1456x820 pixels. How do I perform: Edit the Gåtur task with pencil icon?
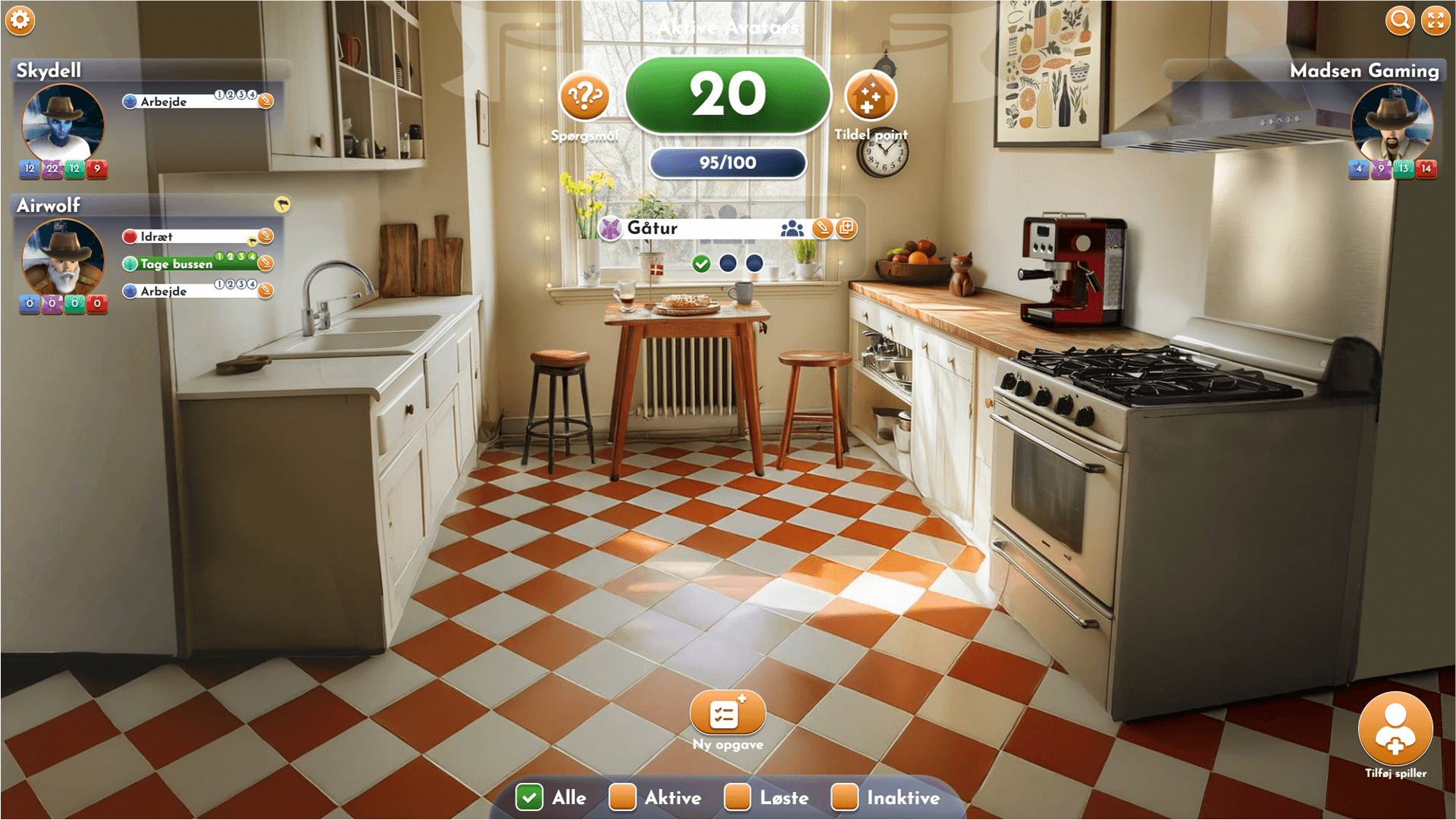[x=822, y=227]
